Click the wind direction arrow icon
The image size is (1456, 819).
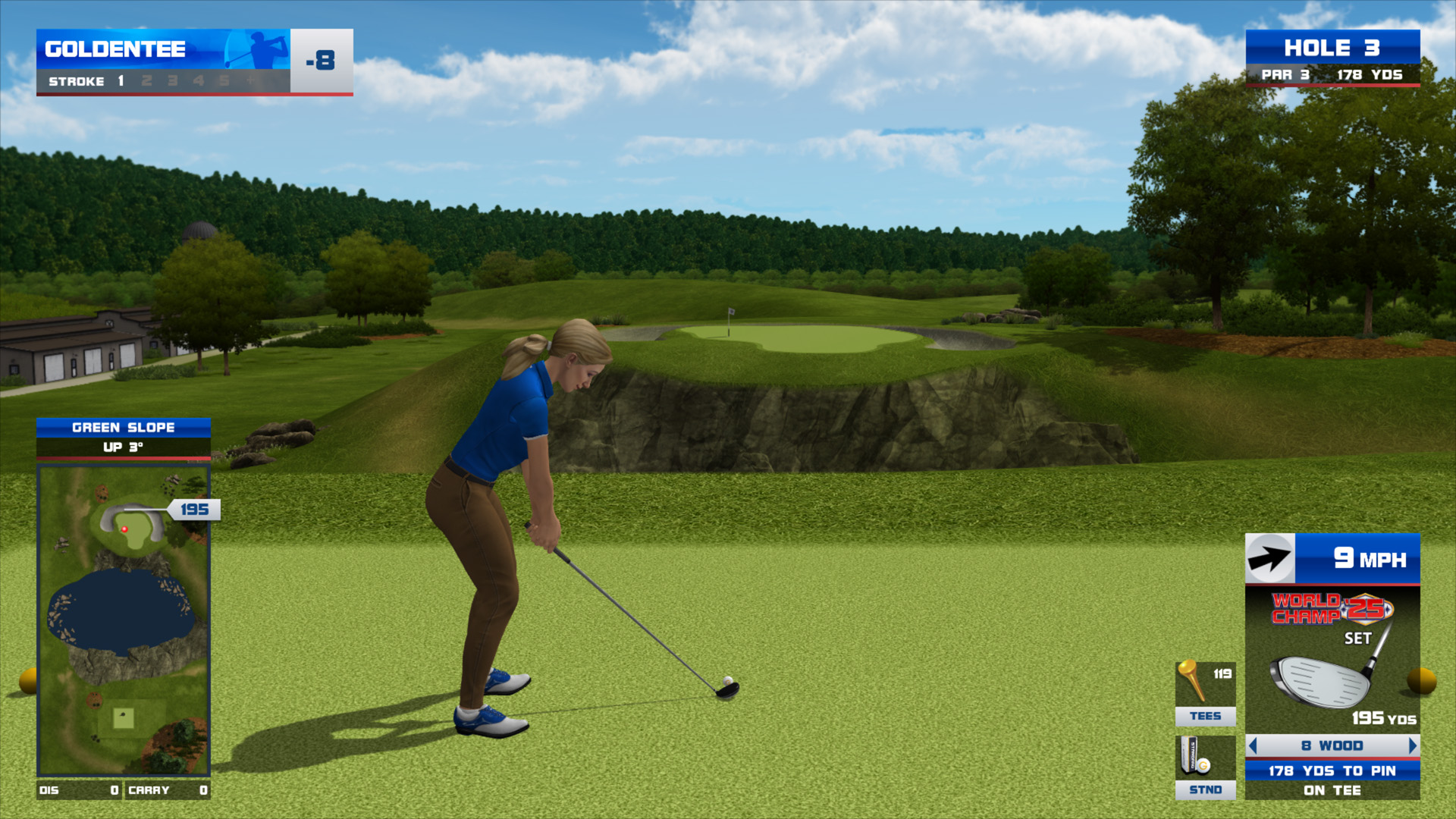click(1269, 559)
